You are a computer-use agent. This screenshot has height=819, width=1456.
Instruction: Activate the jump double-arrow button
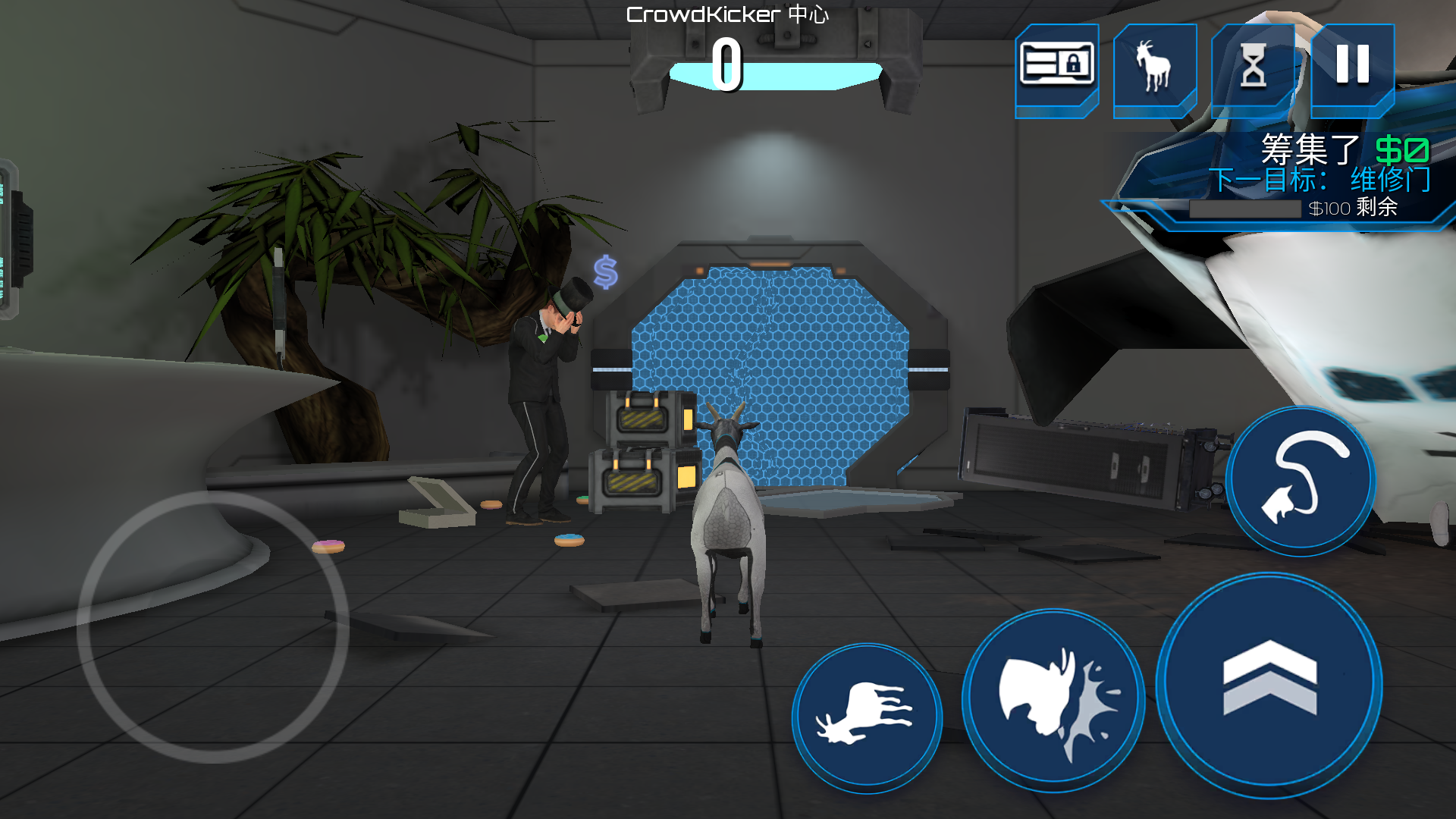pyautogui.click(x=1269, y=685)
